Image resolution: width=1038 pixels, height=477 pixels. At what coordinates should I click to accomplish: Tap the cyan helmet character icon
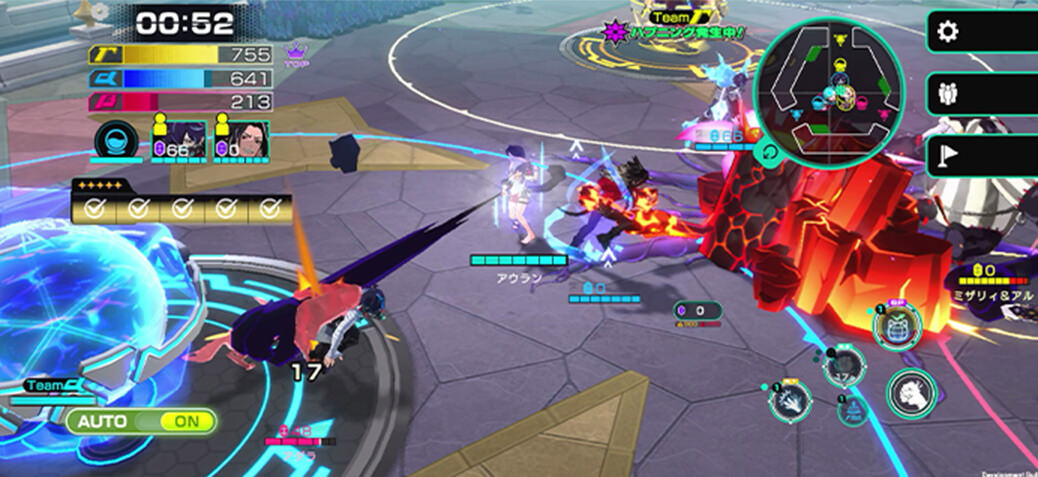coord(116,140)
